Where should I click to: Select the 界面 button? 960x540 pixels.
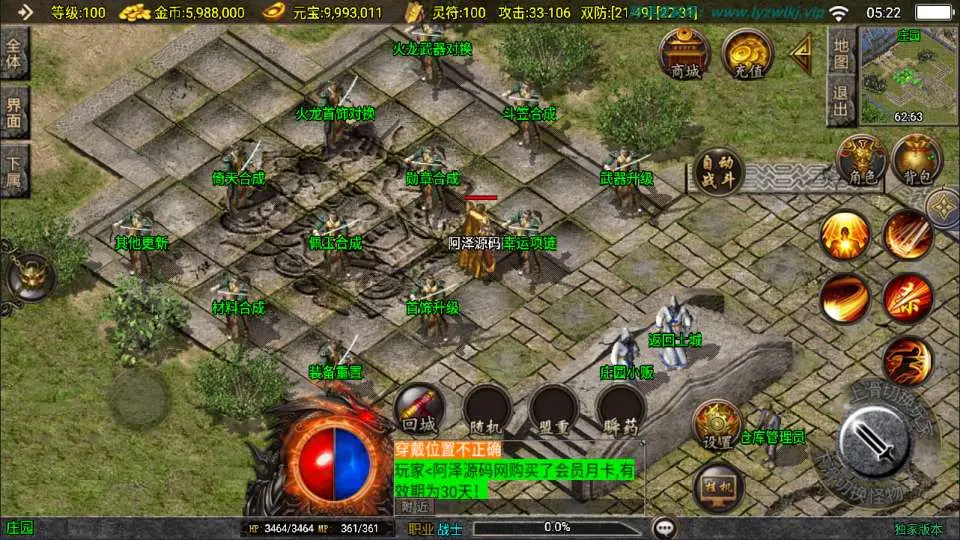(x=15, y=112)
